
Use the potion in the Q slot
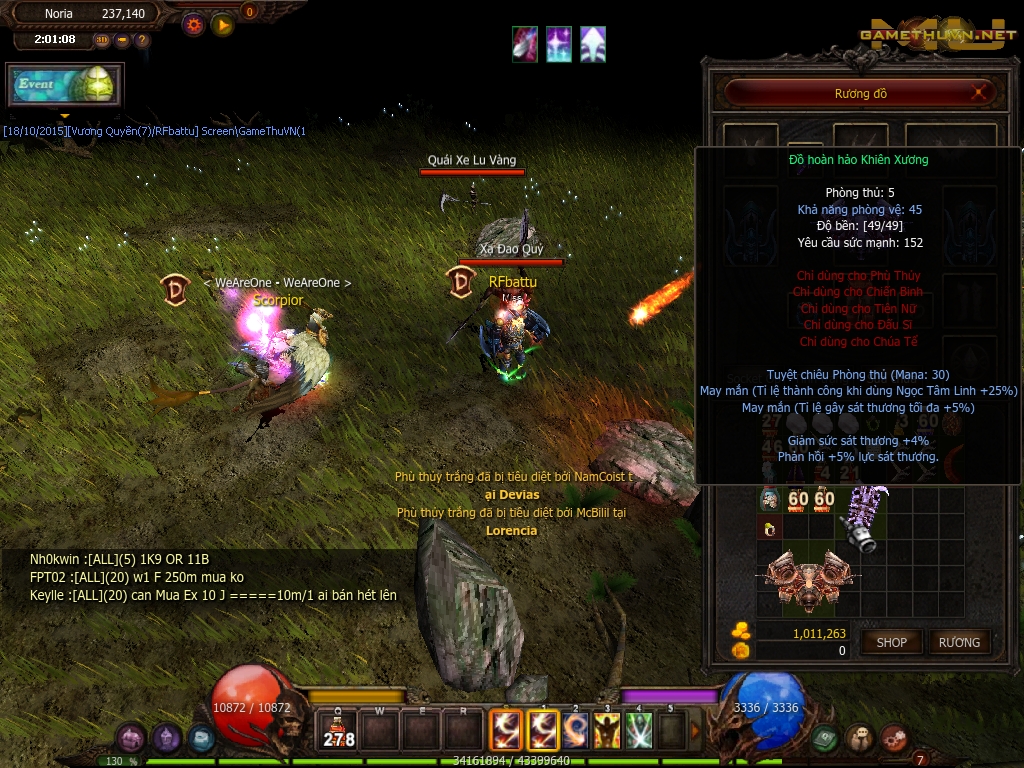tap(338, 731)
